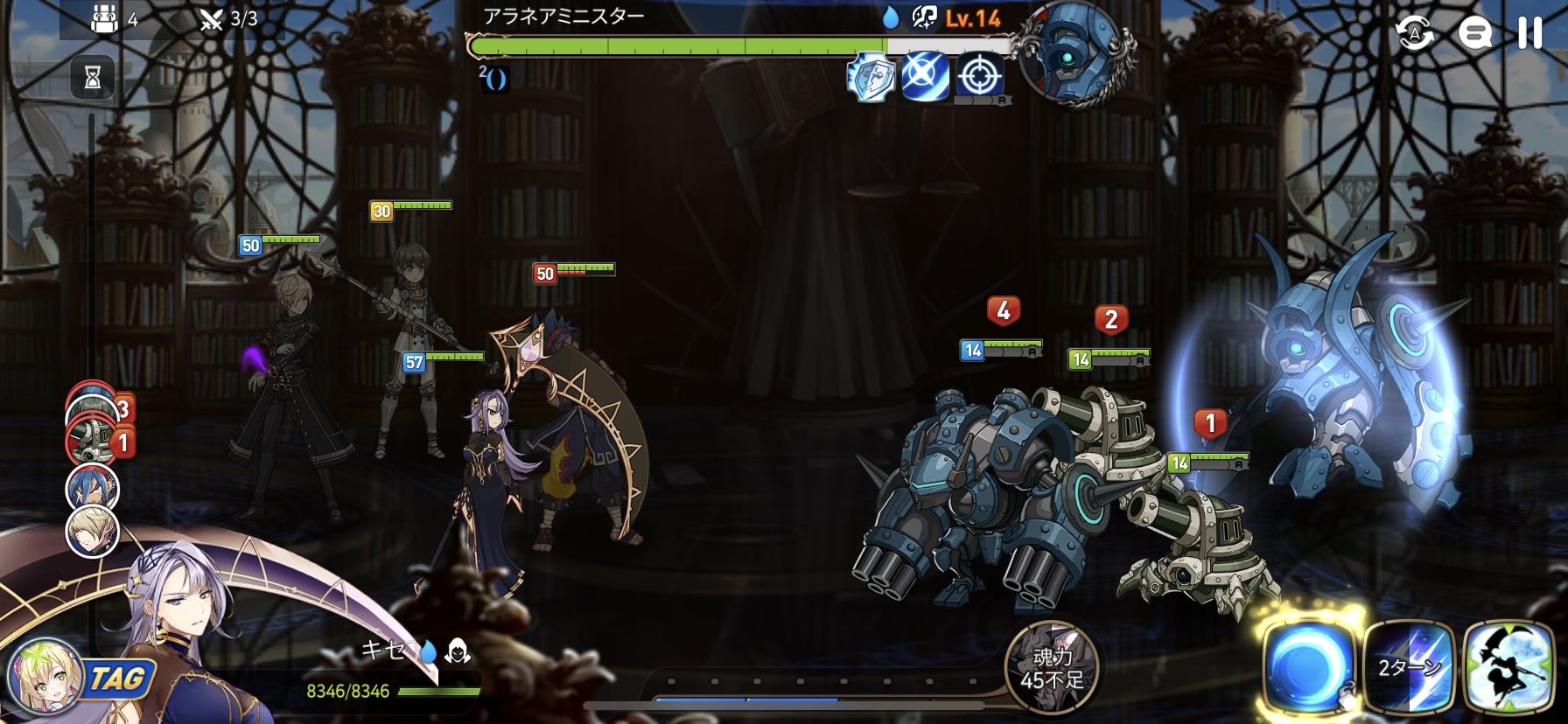
Task: Inspect the boss crossed-blades status icon
Action: point(925,77)
